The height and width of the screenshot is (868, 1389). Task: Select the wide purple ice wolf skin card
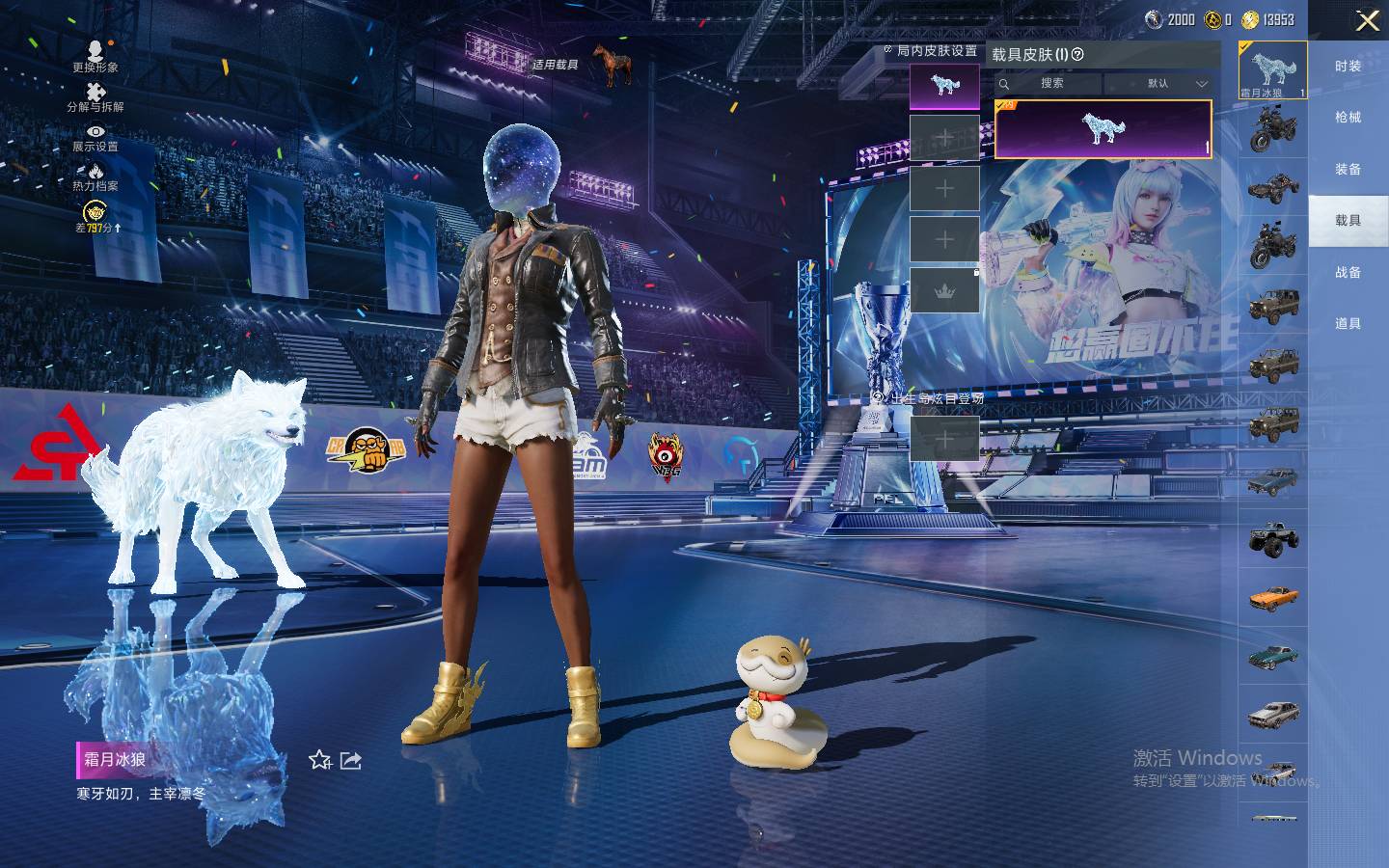[x=1103, y=128]
